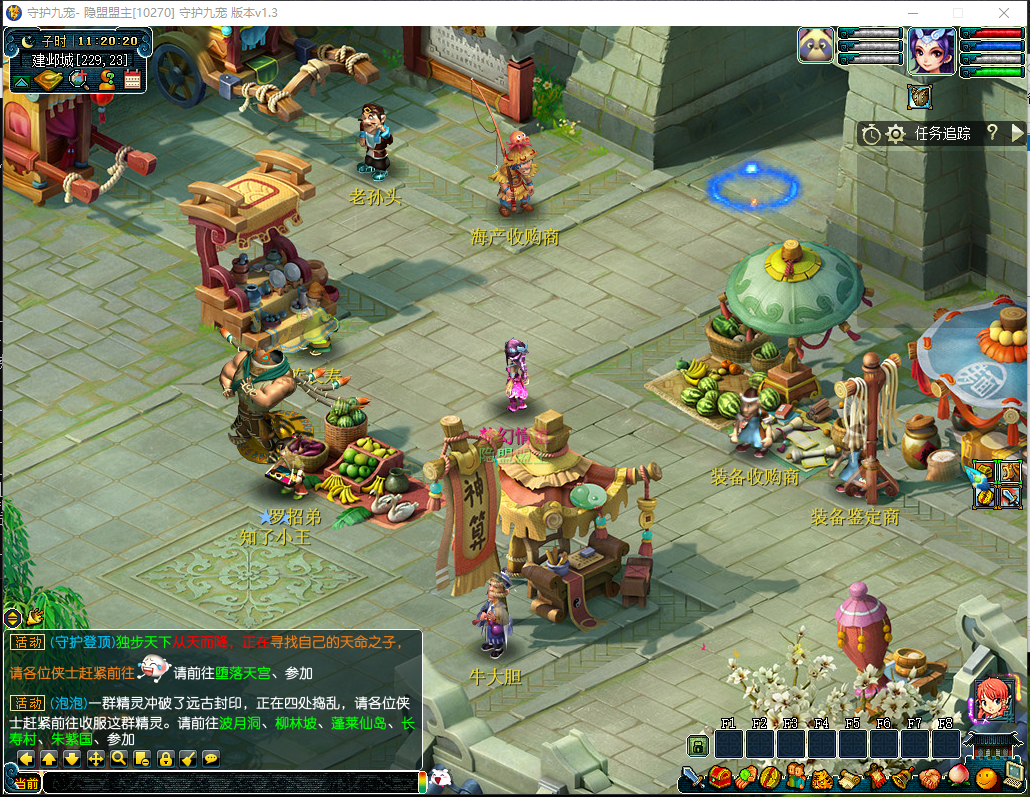Toggle the hotbar lock icon
Viewport: 1030px width, 797px height.
(x=698, y=745)
